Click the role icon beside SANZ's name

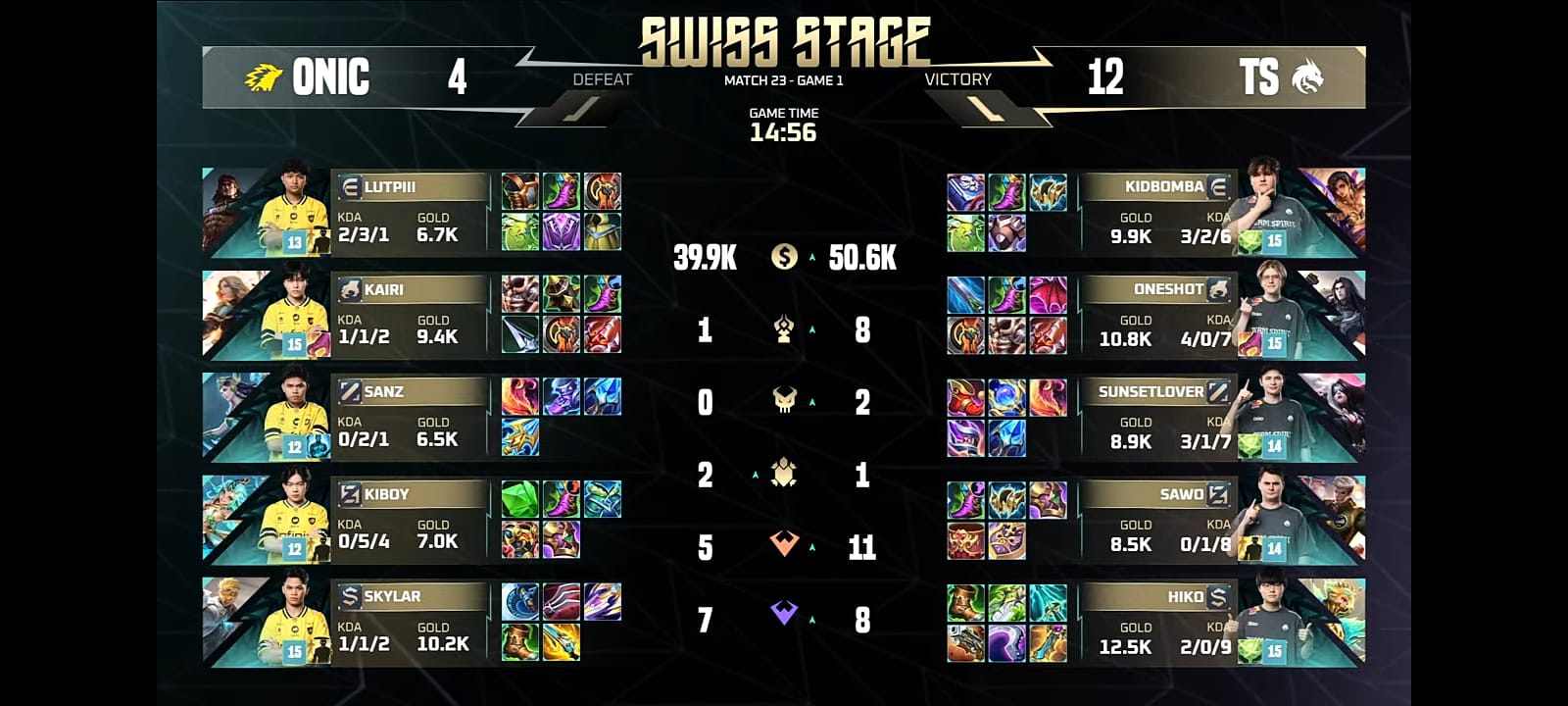349,391
